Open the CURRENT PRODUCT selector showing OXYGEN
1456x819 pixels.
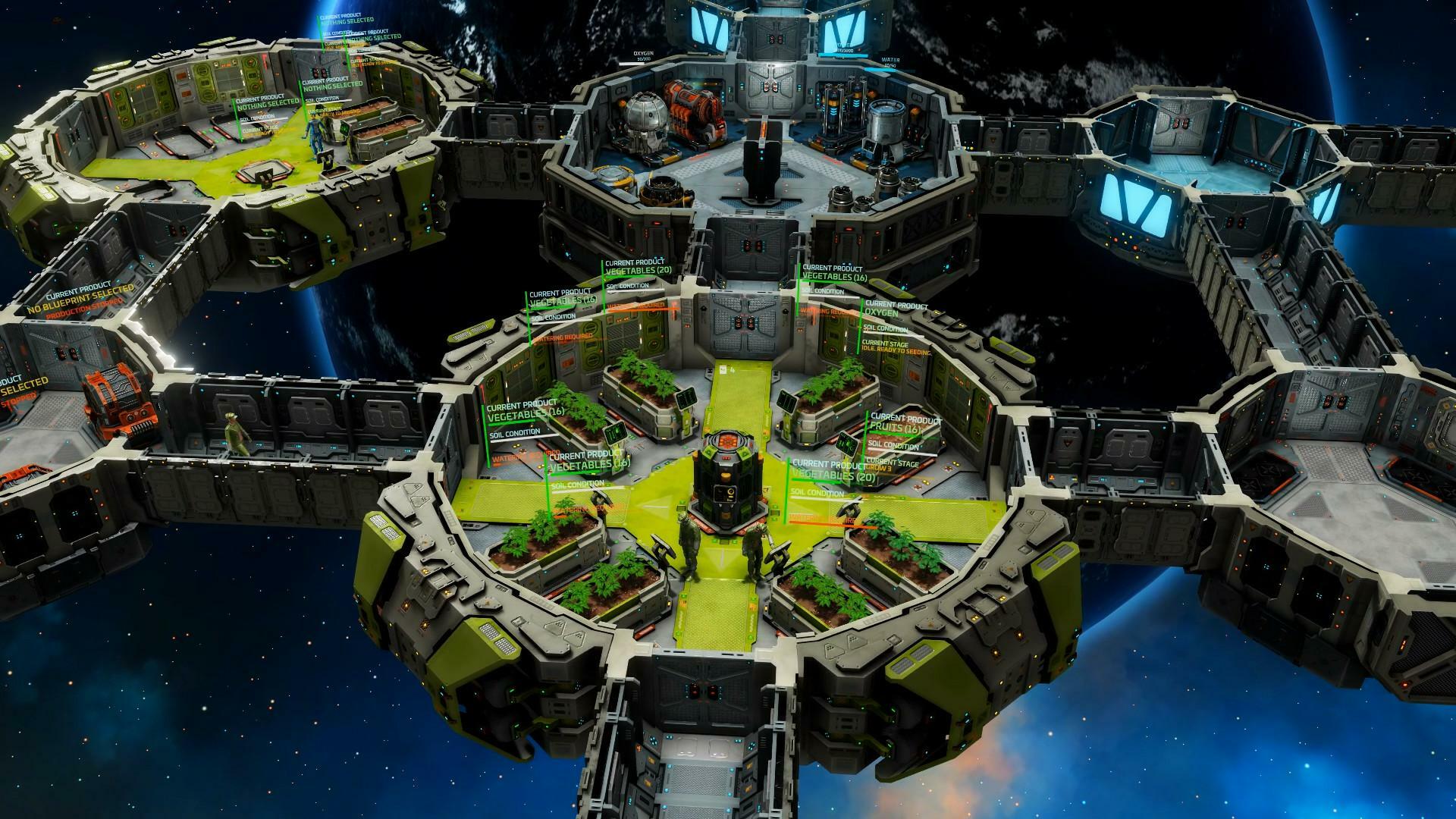882,312
